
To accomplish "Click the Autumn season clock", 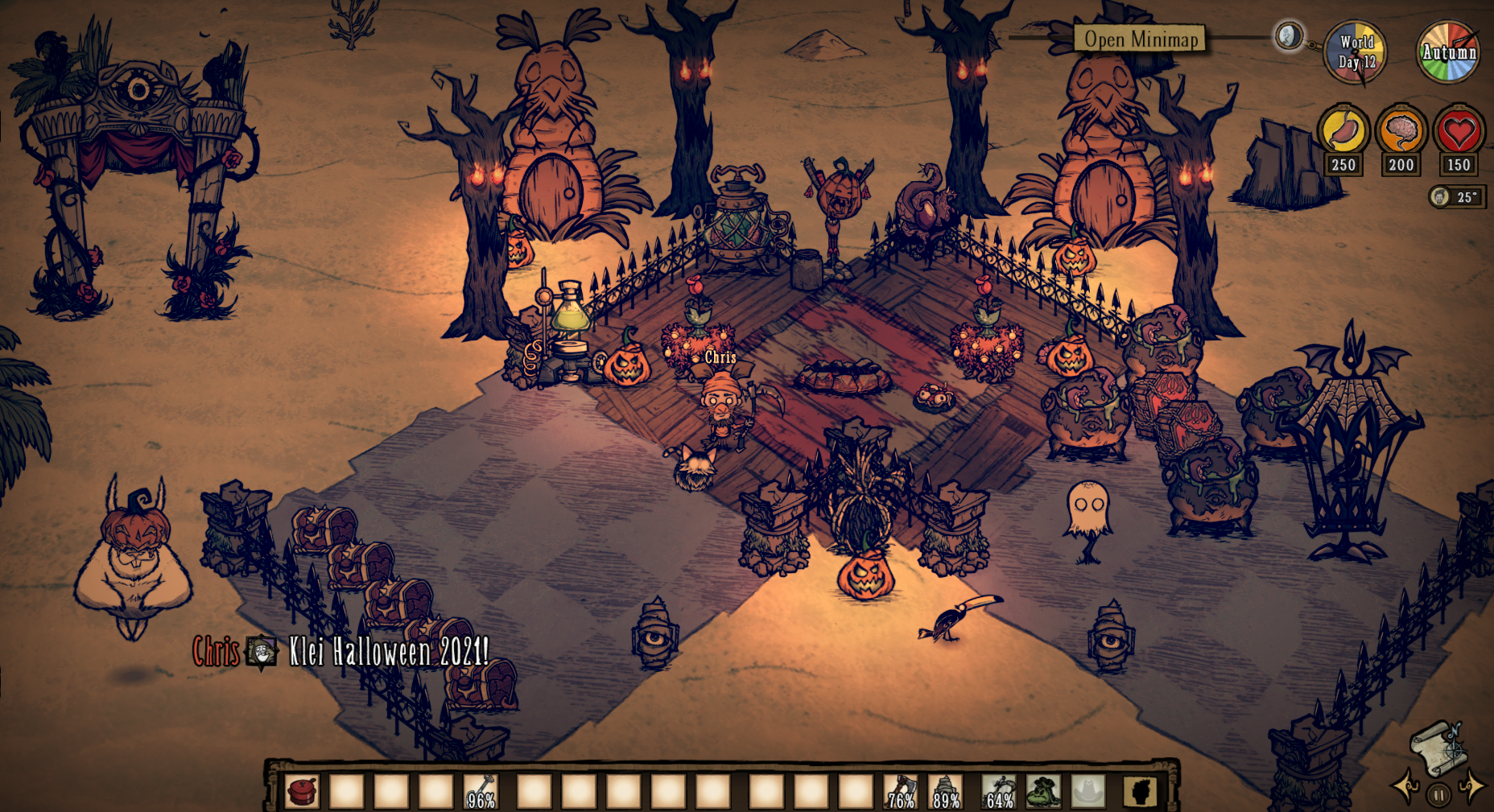I will [x=1448, y=52].
